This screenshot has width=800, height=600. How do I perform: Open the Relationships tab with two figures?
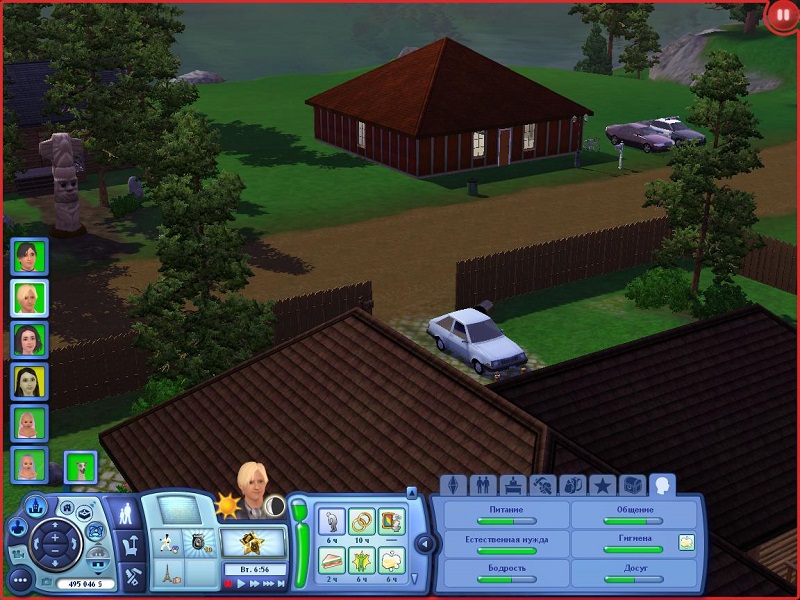[x=482, y=486]
